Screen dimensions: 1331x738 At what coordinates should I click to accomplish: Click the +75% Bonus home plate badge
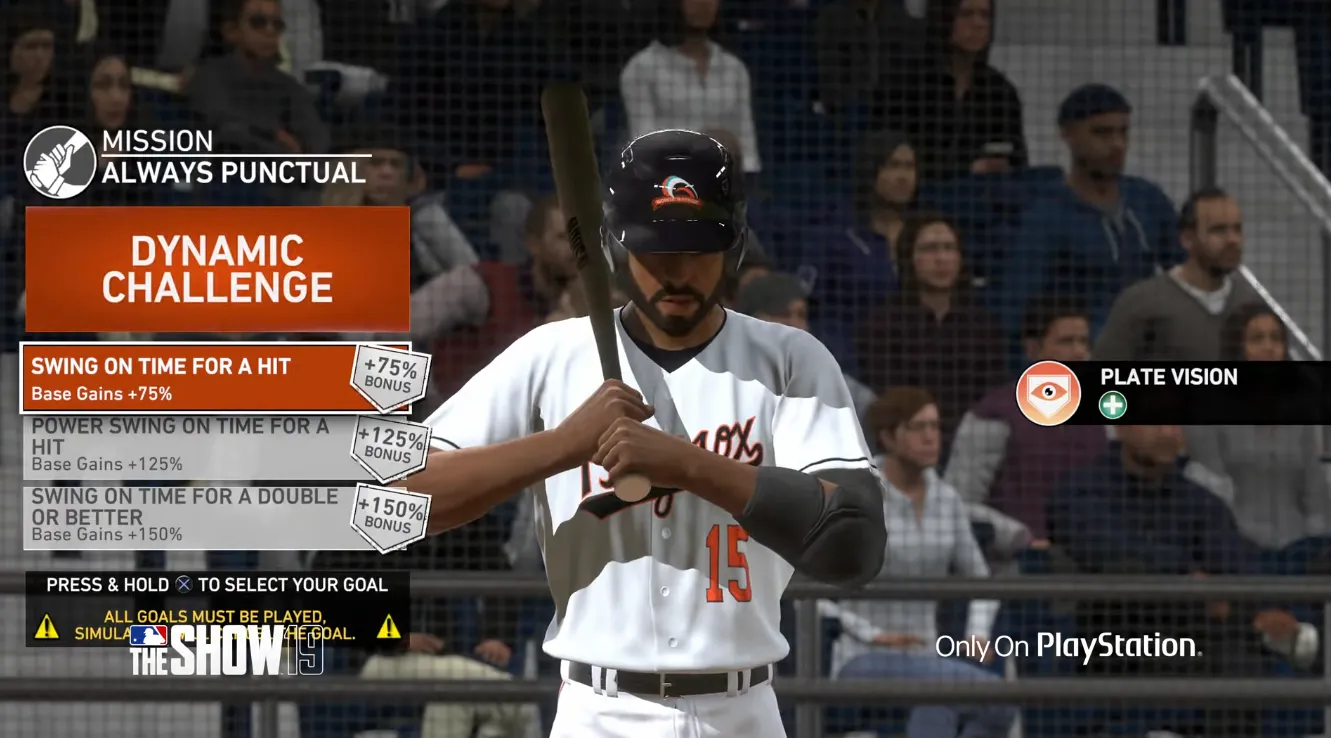click(391, 378)
